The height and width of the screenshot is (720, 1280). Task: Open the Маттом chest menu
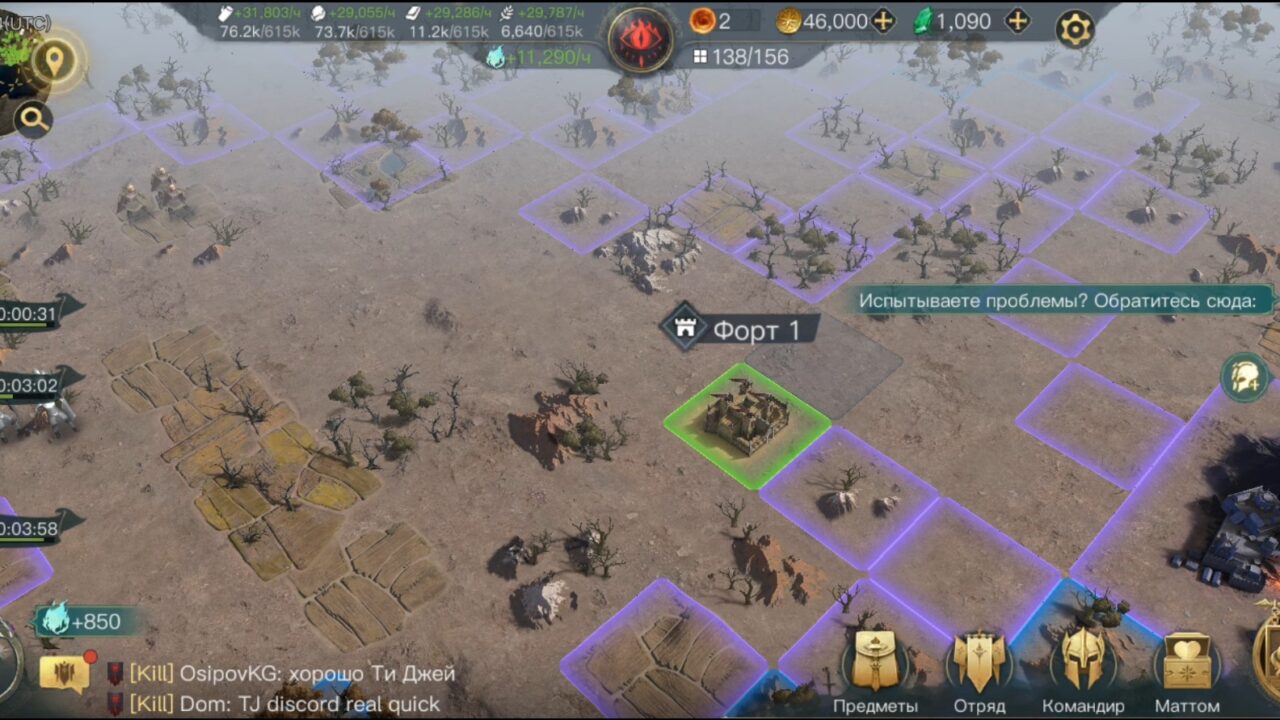click(x=1187, y=668)
